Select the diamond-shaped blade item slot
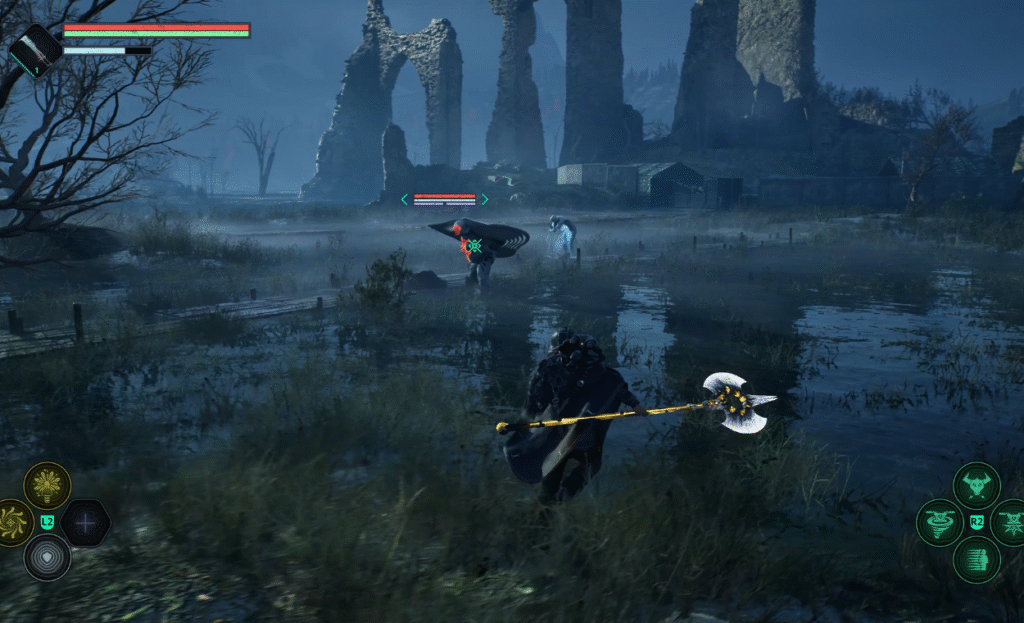 pyautogui.click(x=36, y=49)
